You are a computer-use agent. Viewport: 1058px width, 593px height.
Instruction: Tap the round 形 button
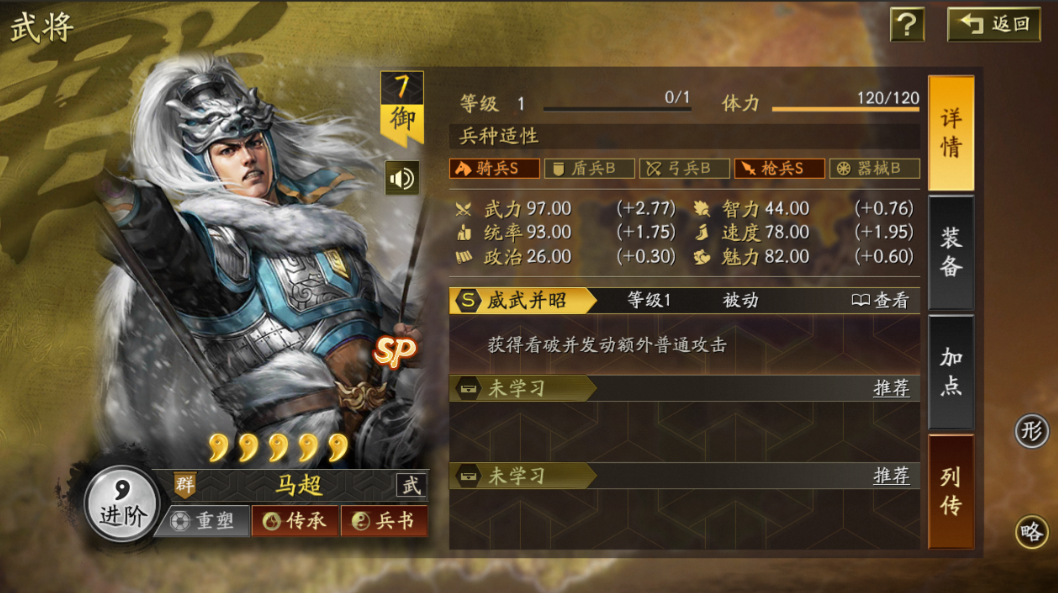point(1032,431)
